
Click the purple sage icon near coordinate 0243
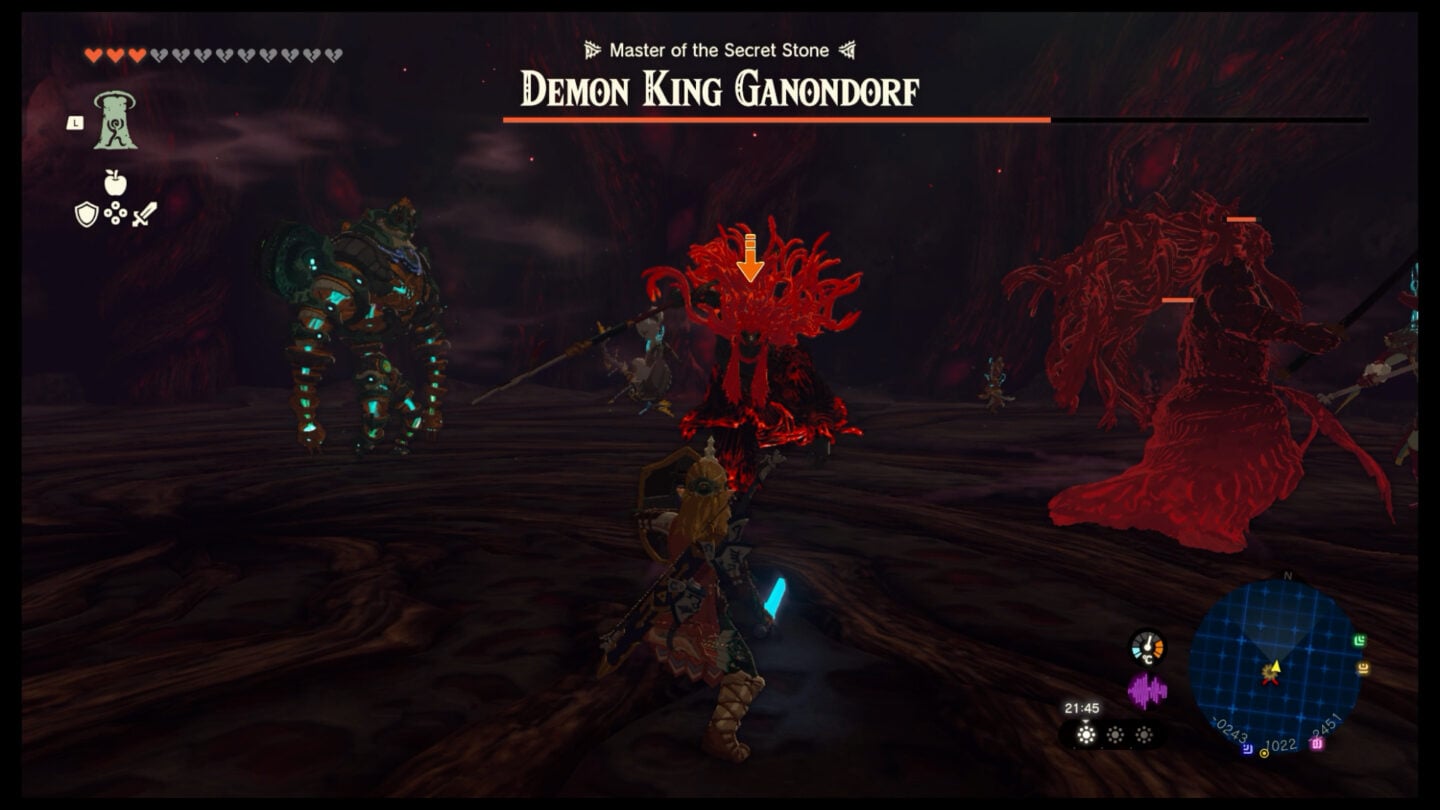coord(1247,747)
